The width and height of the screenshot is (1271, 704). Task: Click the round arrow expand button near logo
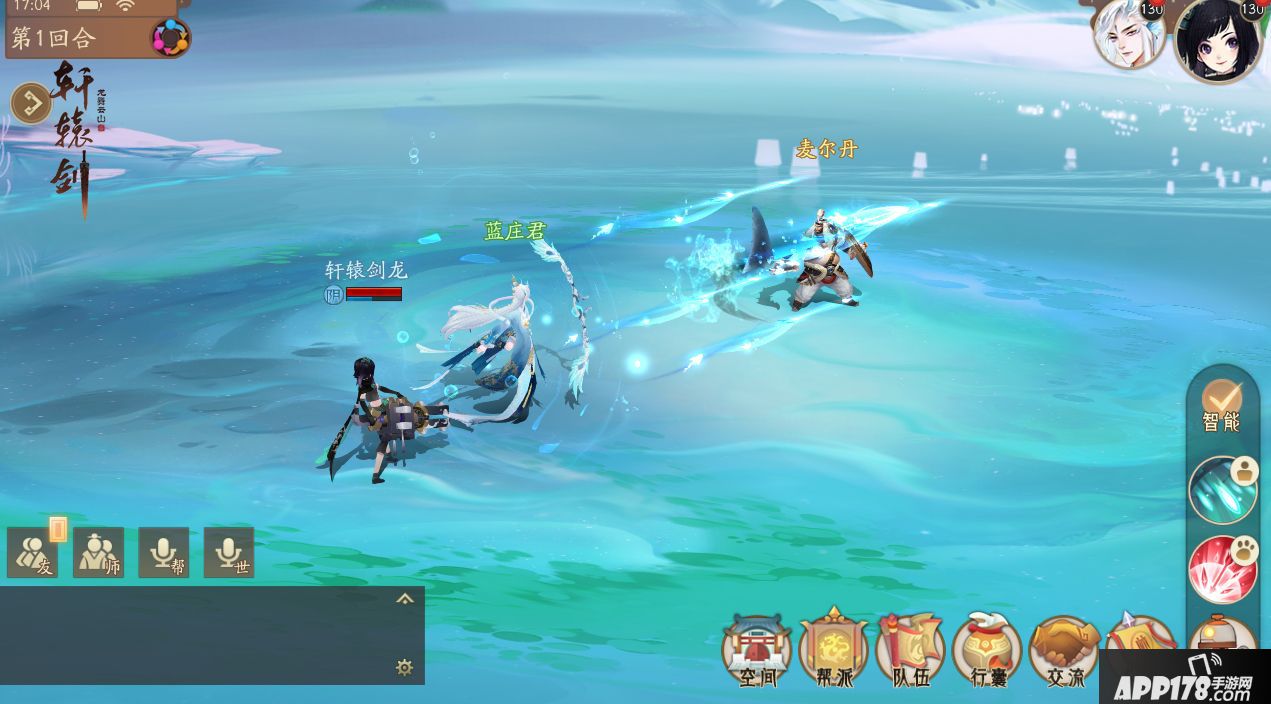(x=30, y=103)
